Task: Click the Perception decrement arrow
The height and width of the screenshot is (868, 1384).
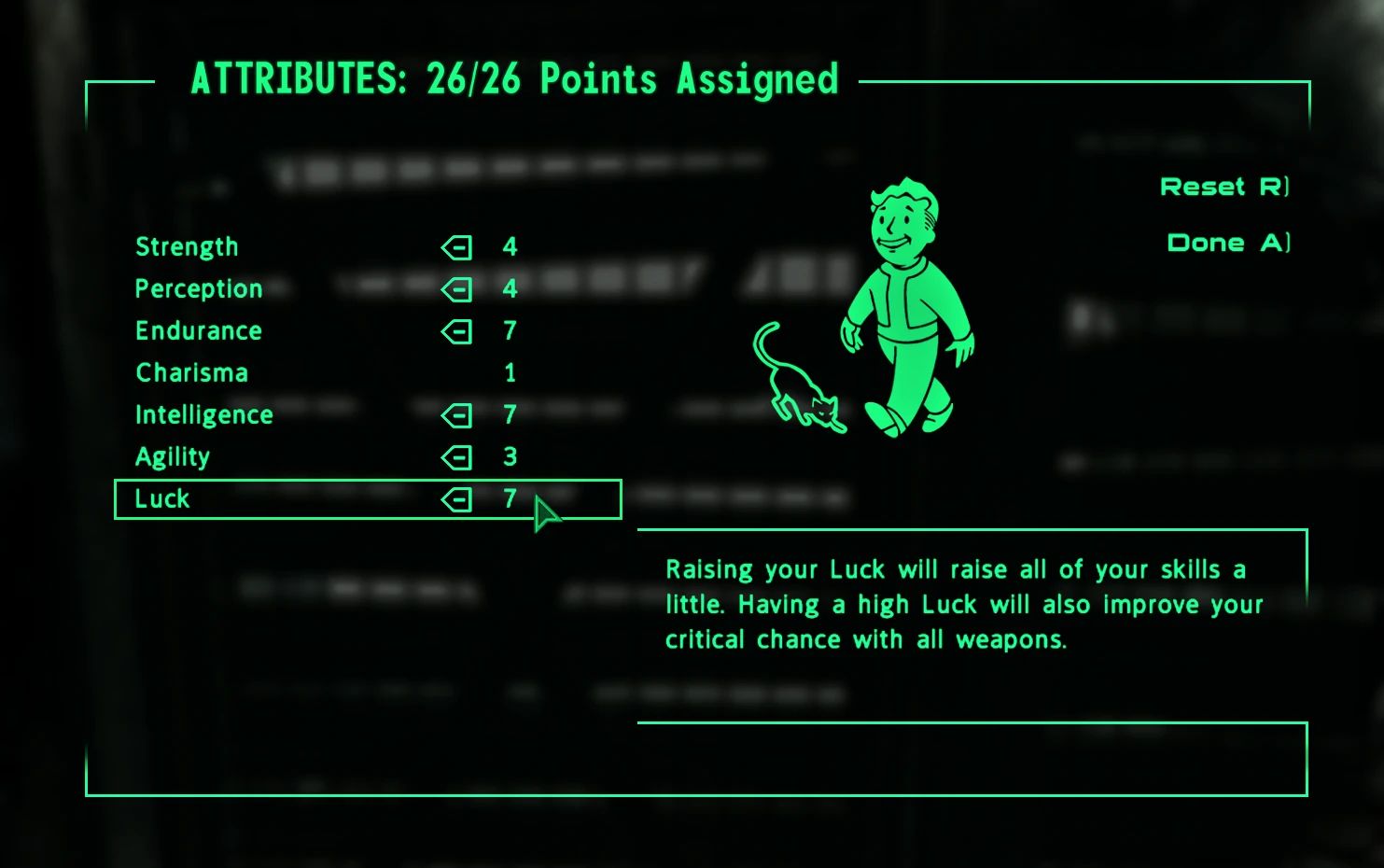Action: pos(456,289)
